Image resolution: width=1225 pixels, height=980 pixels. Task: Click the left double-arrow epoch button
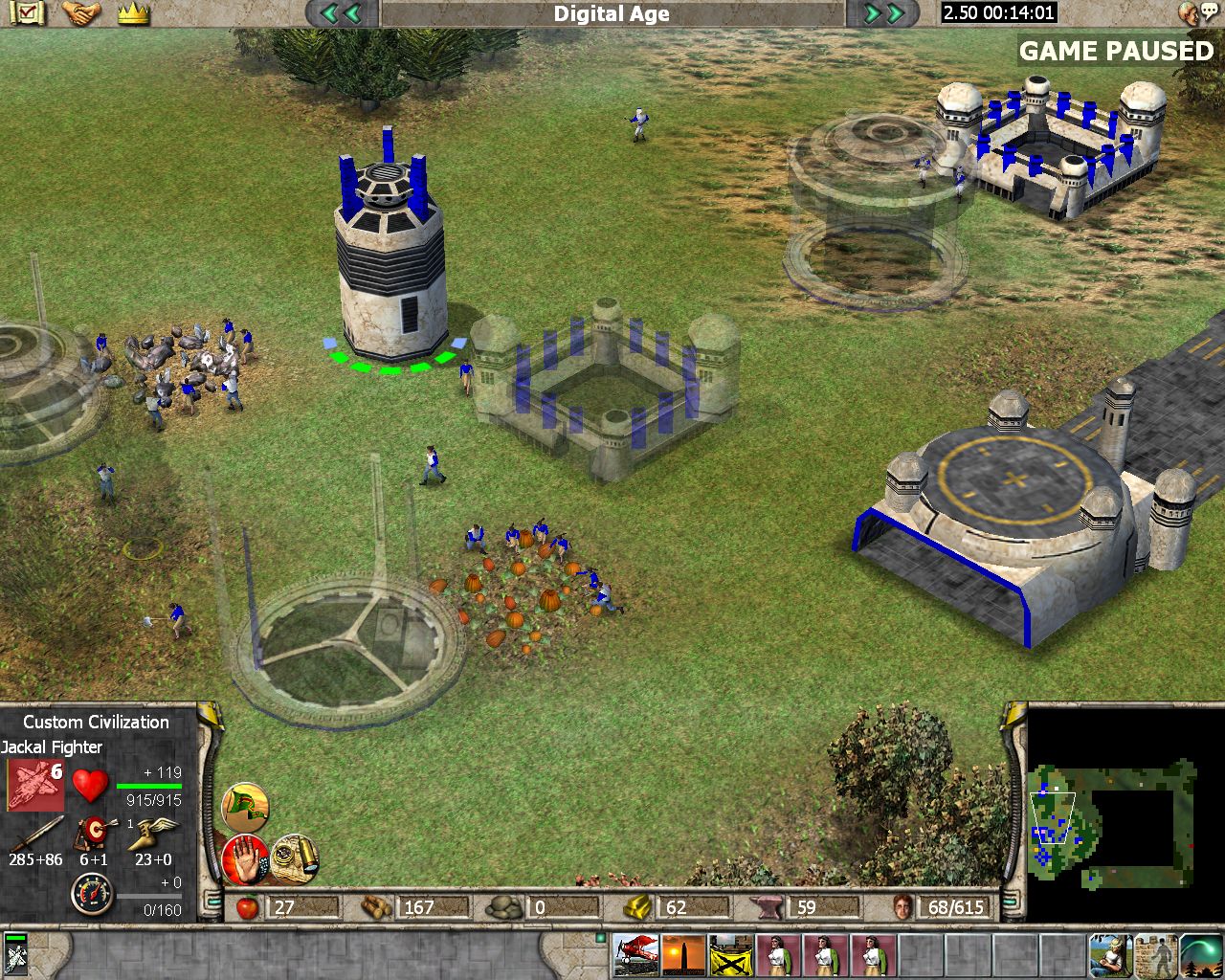point(342,13)
